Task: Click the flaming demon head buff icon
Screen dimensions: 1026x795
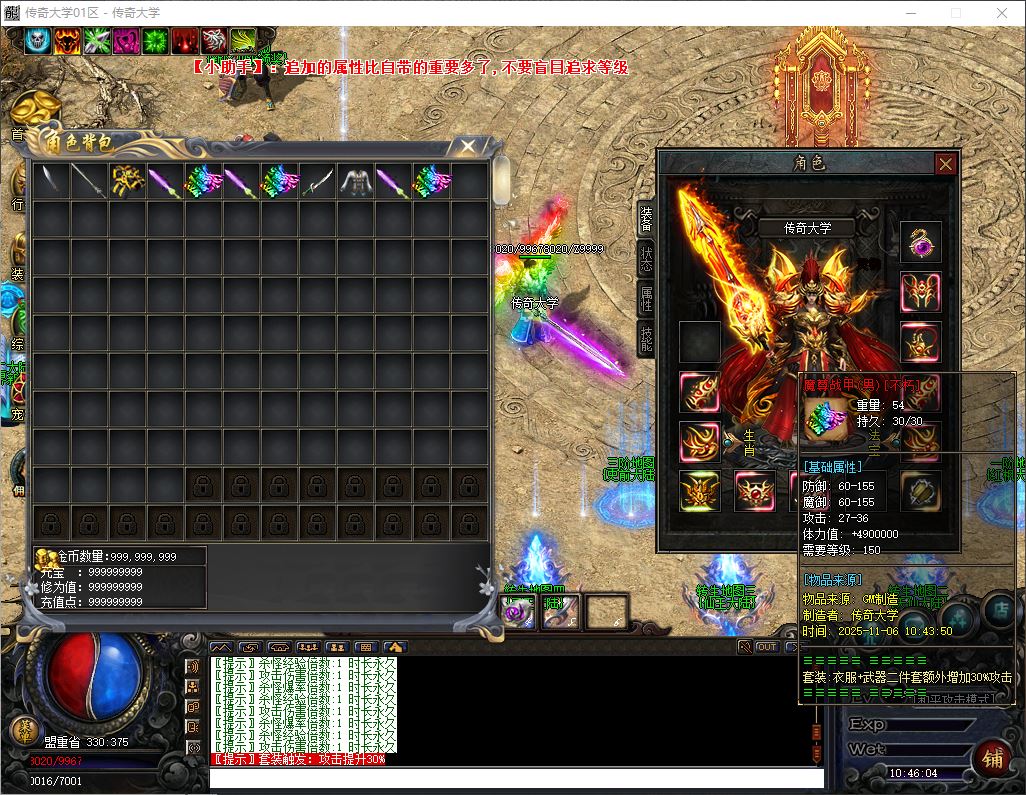Action: pyautogui.click(x=68, y=41)
